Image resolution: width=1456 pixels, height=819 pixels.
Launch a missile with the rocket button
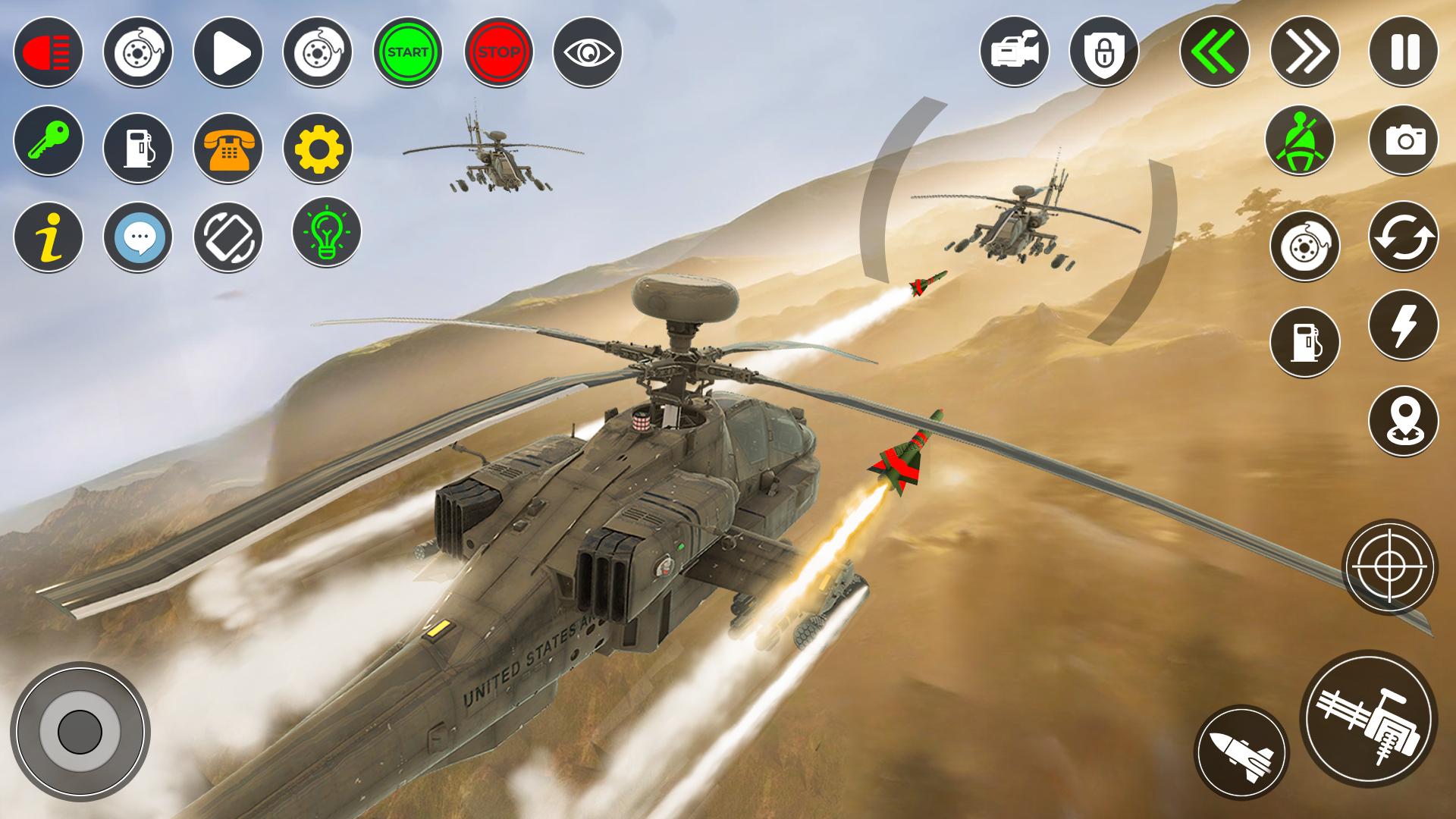coord(1241,752)
